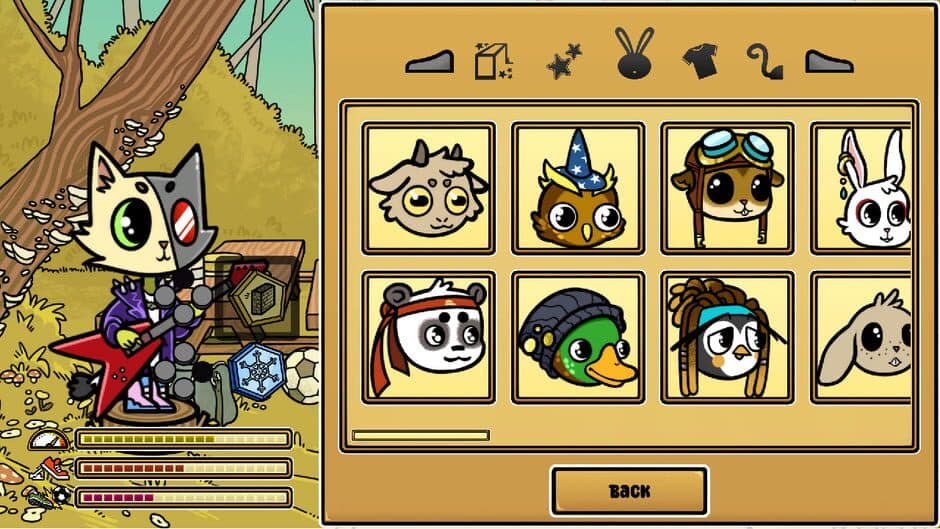Choose the wizard owl head
Screen dimensions: 940x529
[x=578, y=189]
